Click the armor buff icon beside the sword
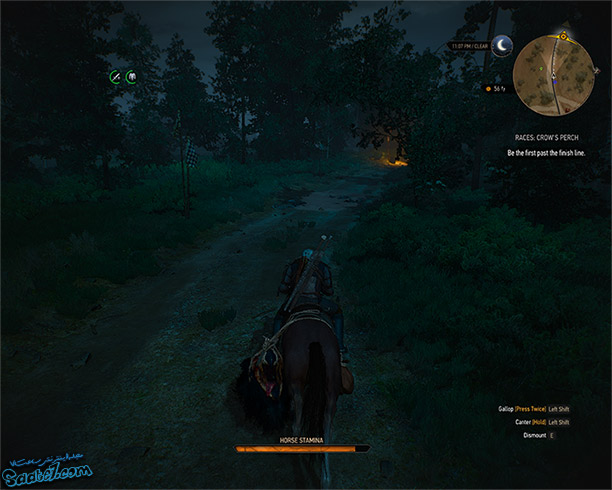This screenshot has height=490, width=612. tap(131, 76)
